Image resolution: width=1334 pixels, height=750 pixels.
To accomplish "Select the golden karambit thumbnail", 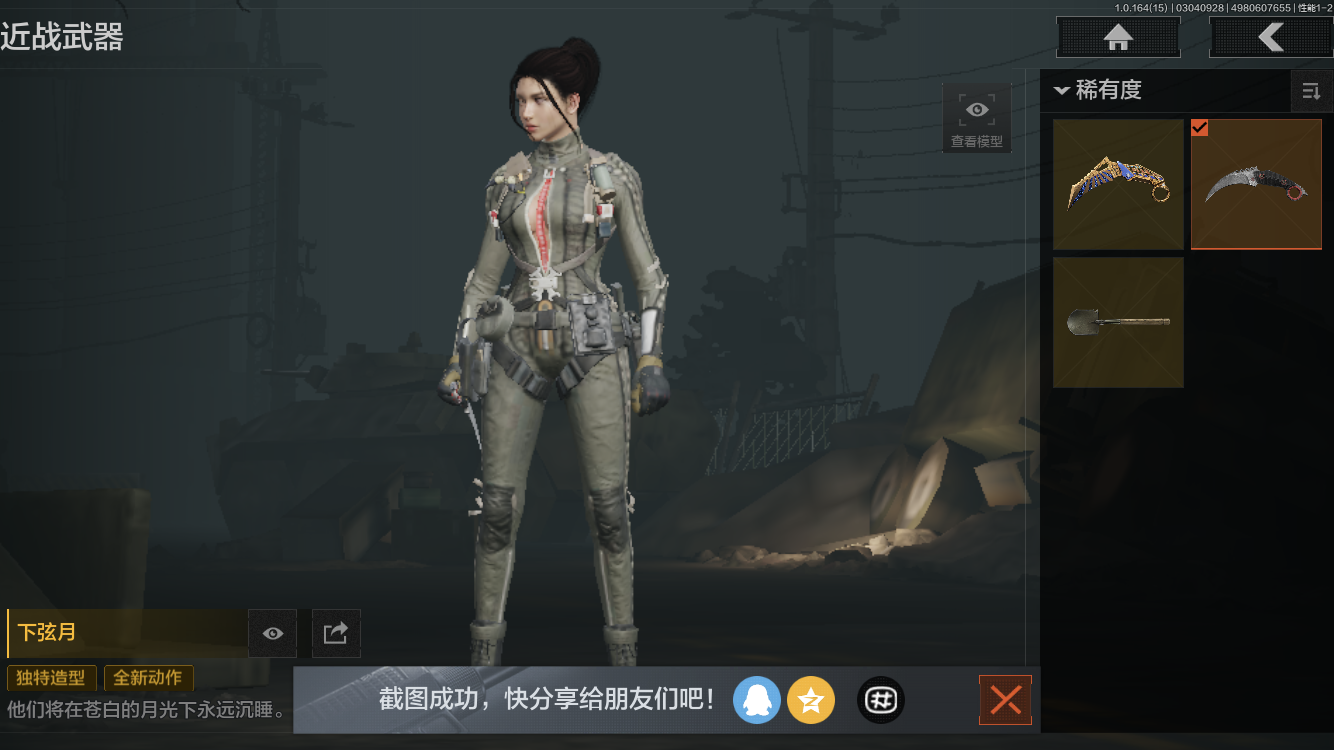I will (1118, 184).
